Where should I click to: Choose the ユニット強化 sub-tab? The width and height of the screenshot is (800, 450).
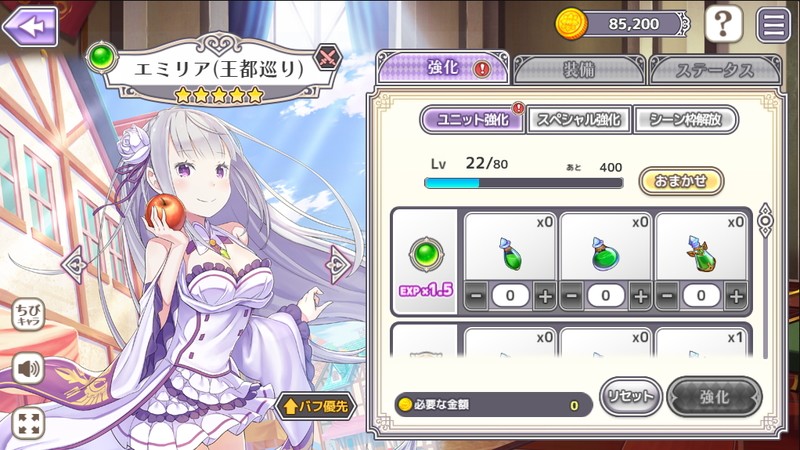point(470,120)
